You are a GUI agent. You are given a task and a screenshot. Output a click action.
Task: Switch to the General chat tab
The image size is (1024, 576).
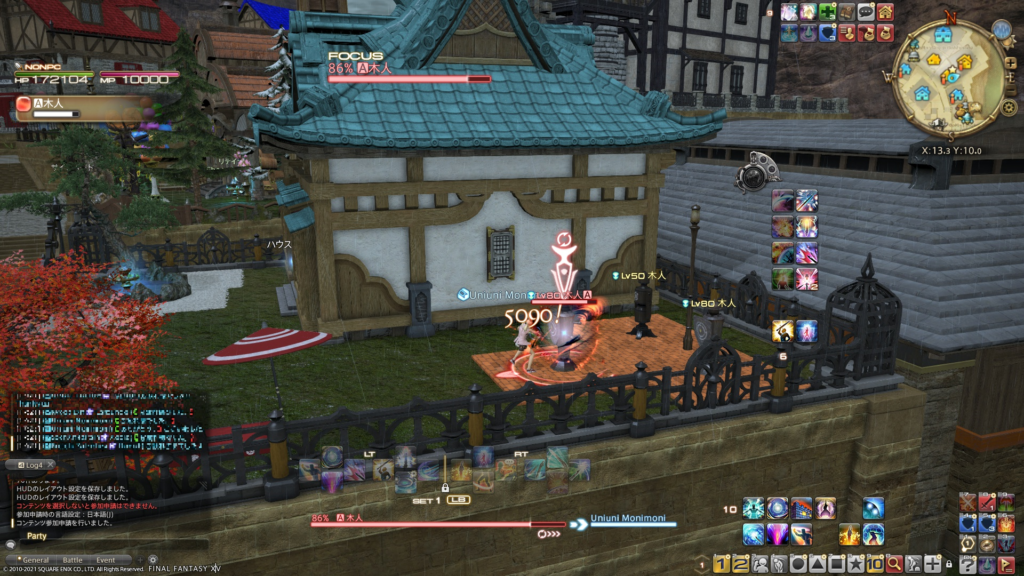pyautogui.click(x=36, y=560)
